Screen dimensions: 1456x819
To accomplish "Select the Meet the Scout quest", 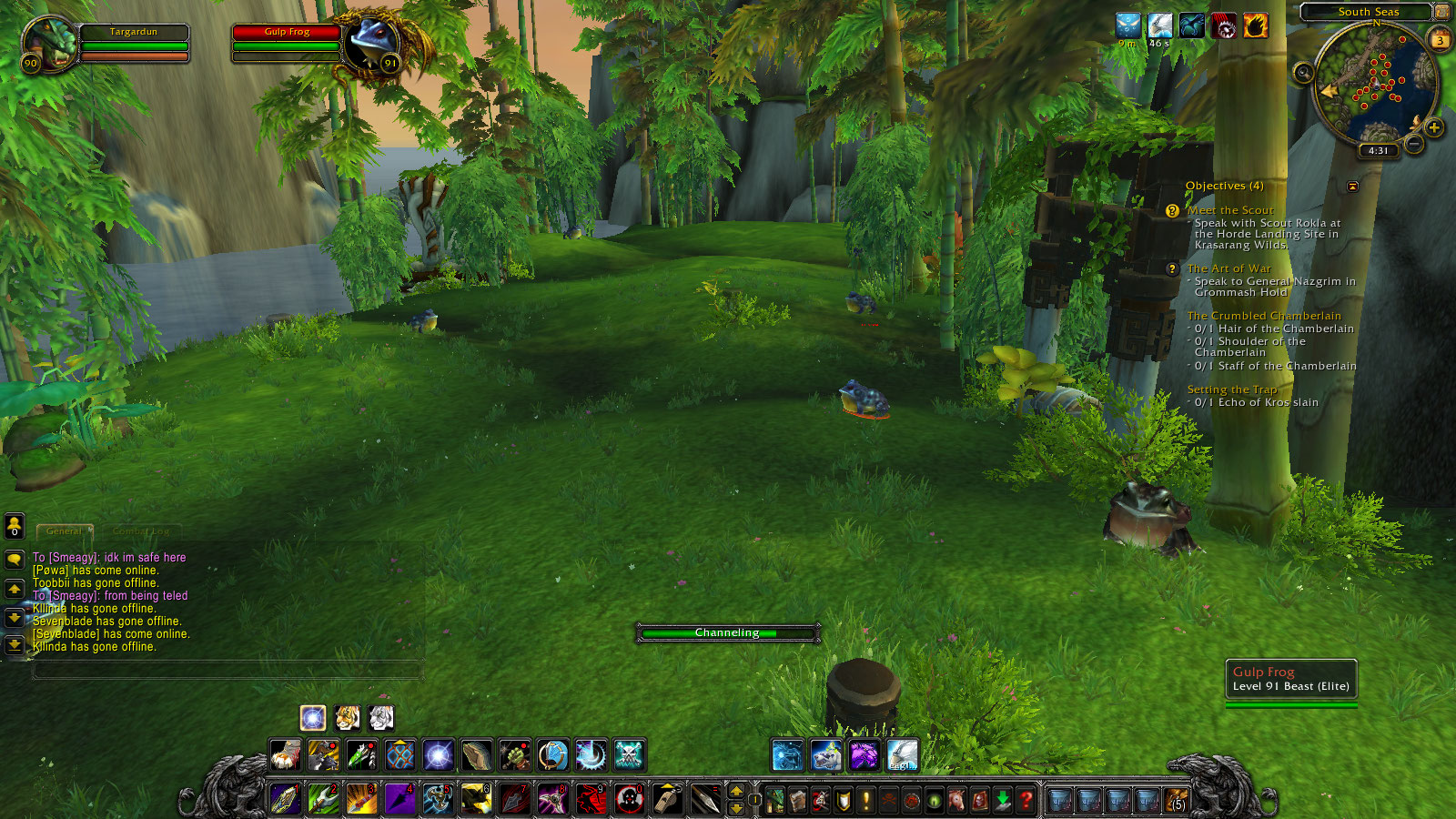I will (x=1230, y=210).
